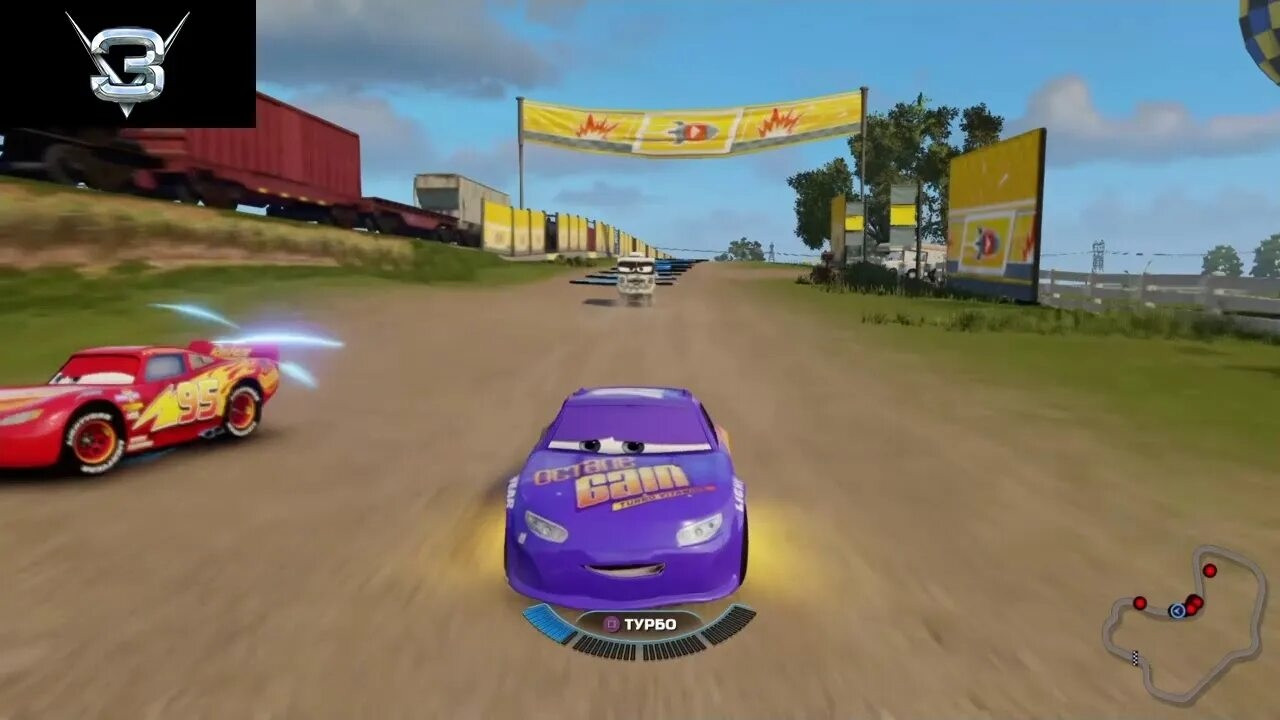Image resolution: width=1280 pixels, height=720 pixels.
Task: Click the checkered finish flag on the minimap
Action: coord(1135,658)
